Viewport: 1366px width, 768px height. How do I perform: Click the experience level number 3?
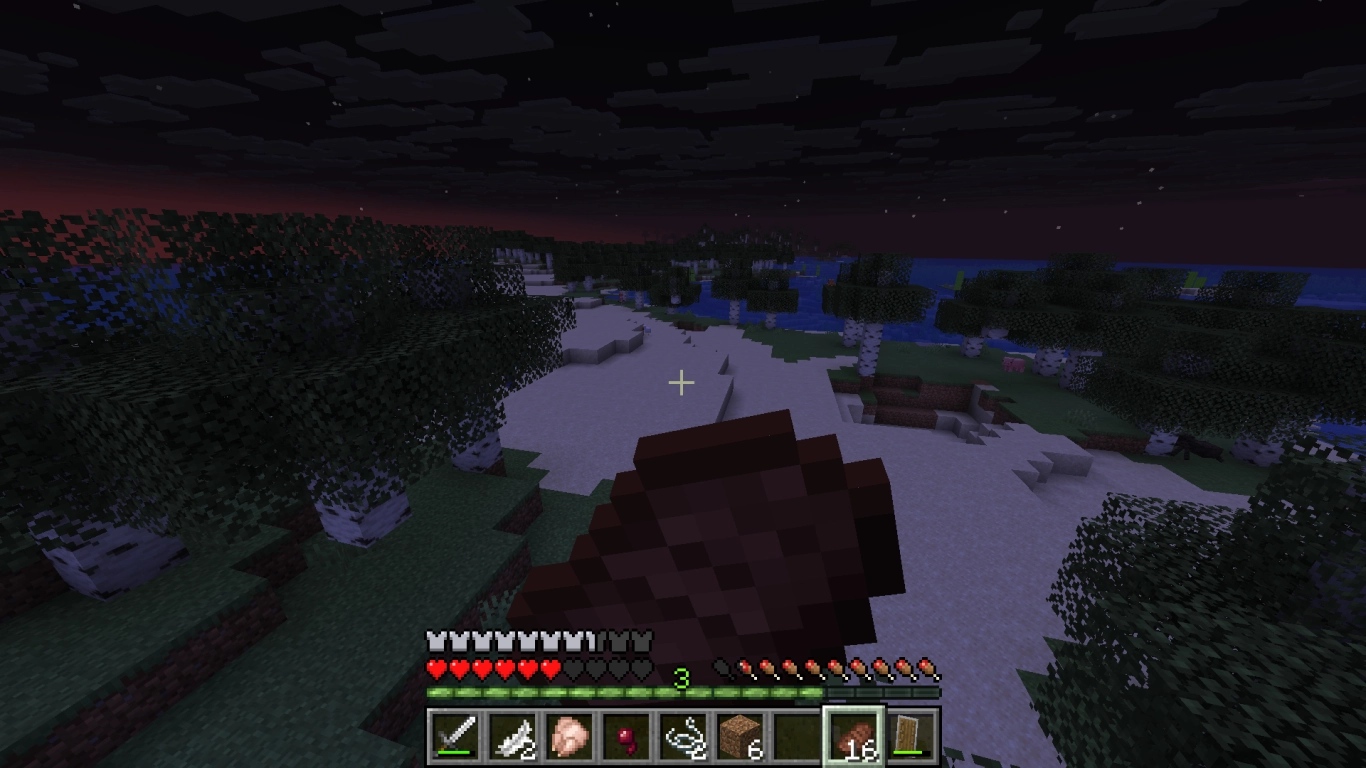pyautogui.click(x=683, y=676)
